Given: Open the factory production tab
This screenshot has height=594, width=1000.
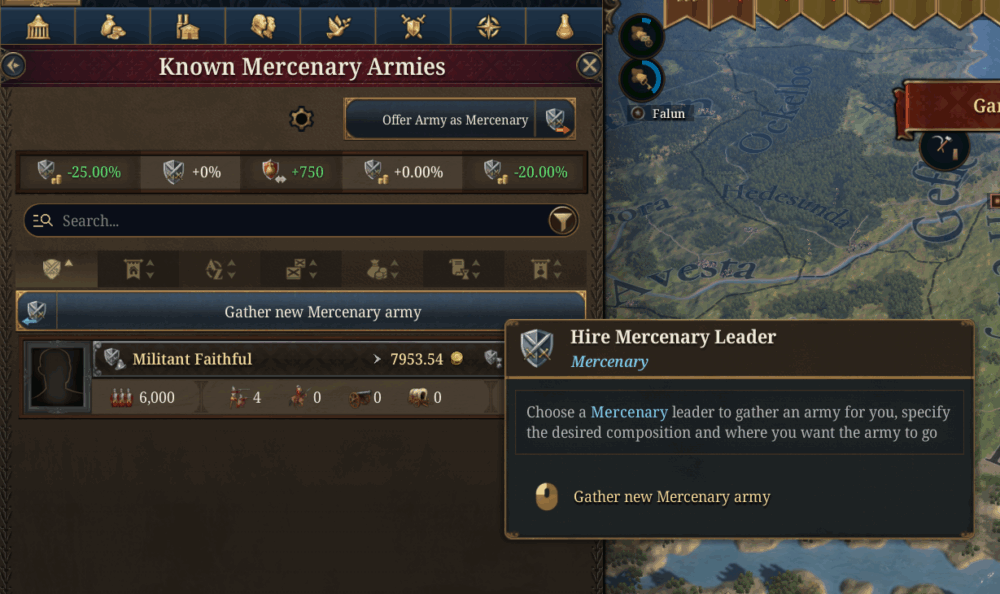Looking at the screenshot, I should (x=188, y=26).
